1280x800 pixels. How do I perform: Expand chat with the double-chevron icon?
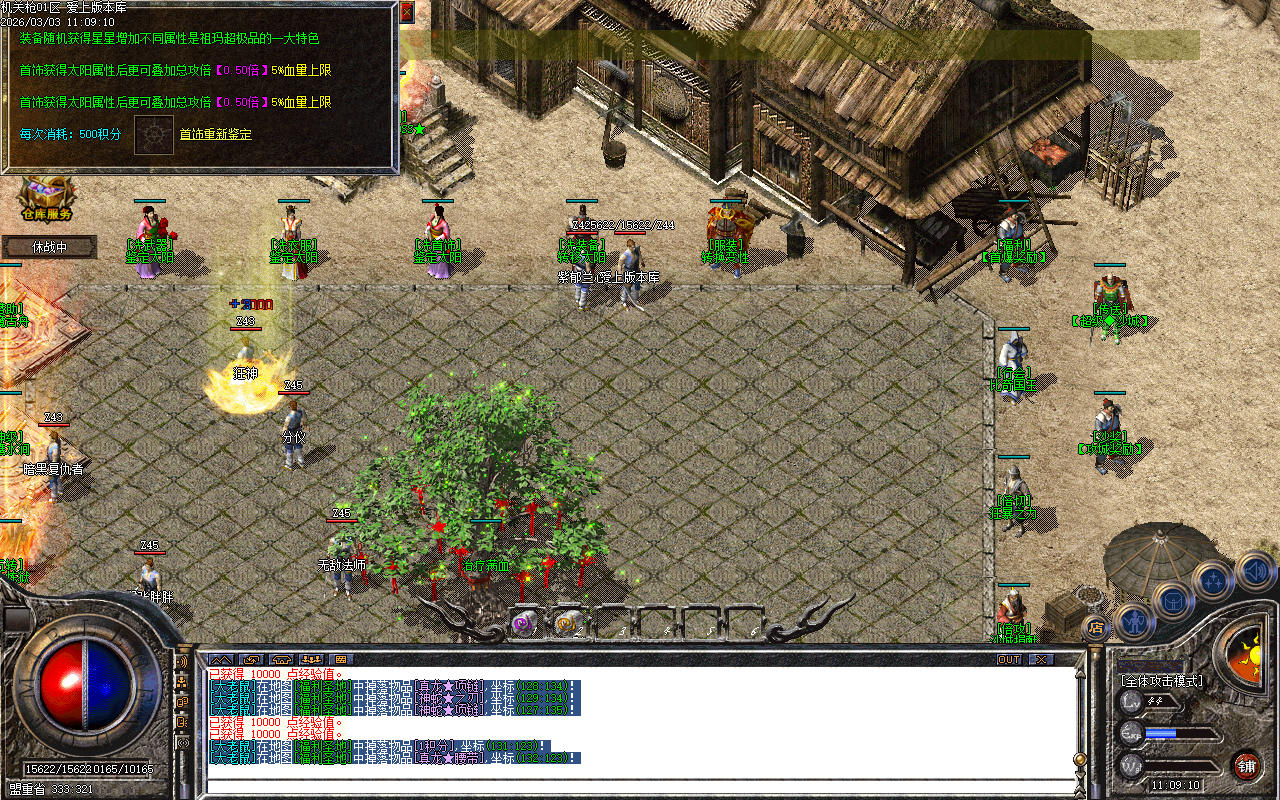point(221,660)
